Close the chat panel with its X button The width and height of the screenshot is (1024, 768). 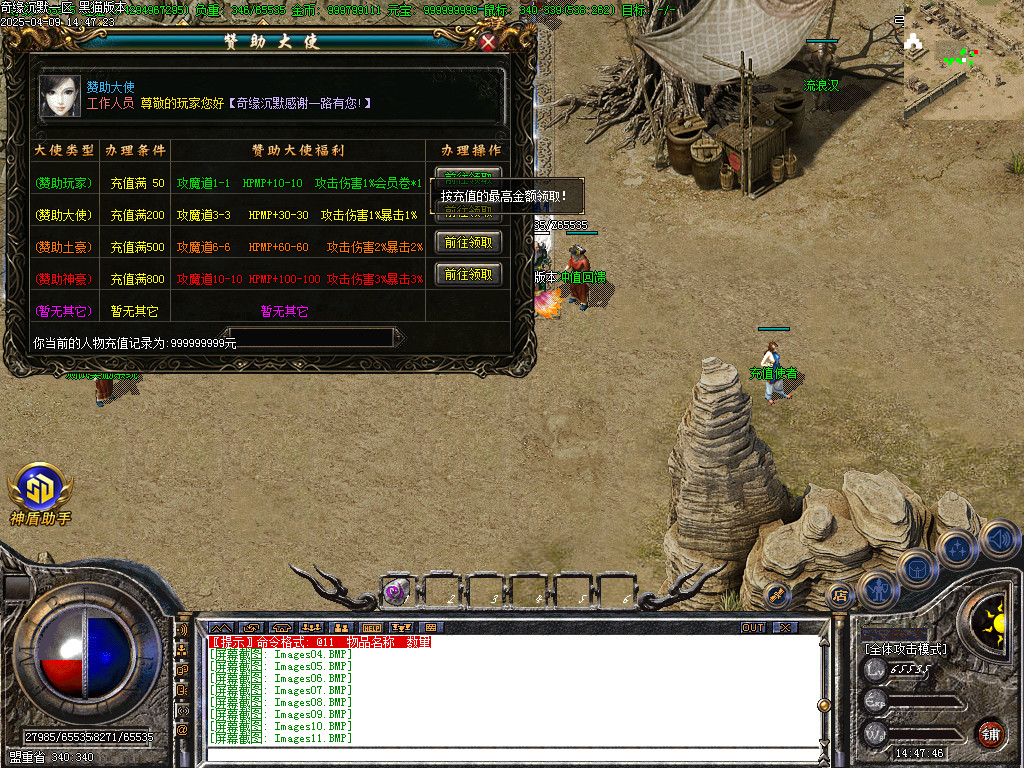click(x=786, y=627)
